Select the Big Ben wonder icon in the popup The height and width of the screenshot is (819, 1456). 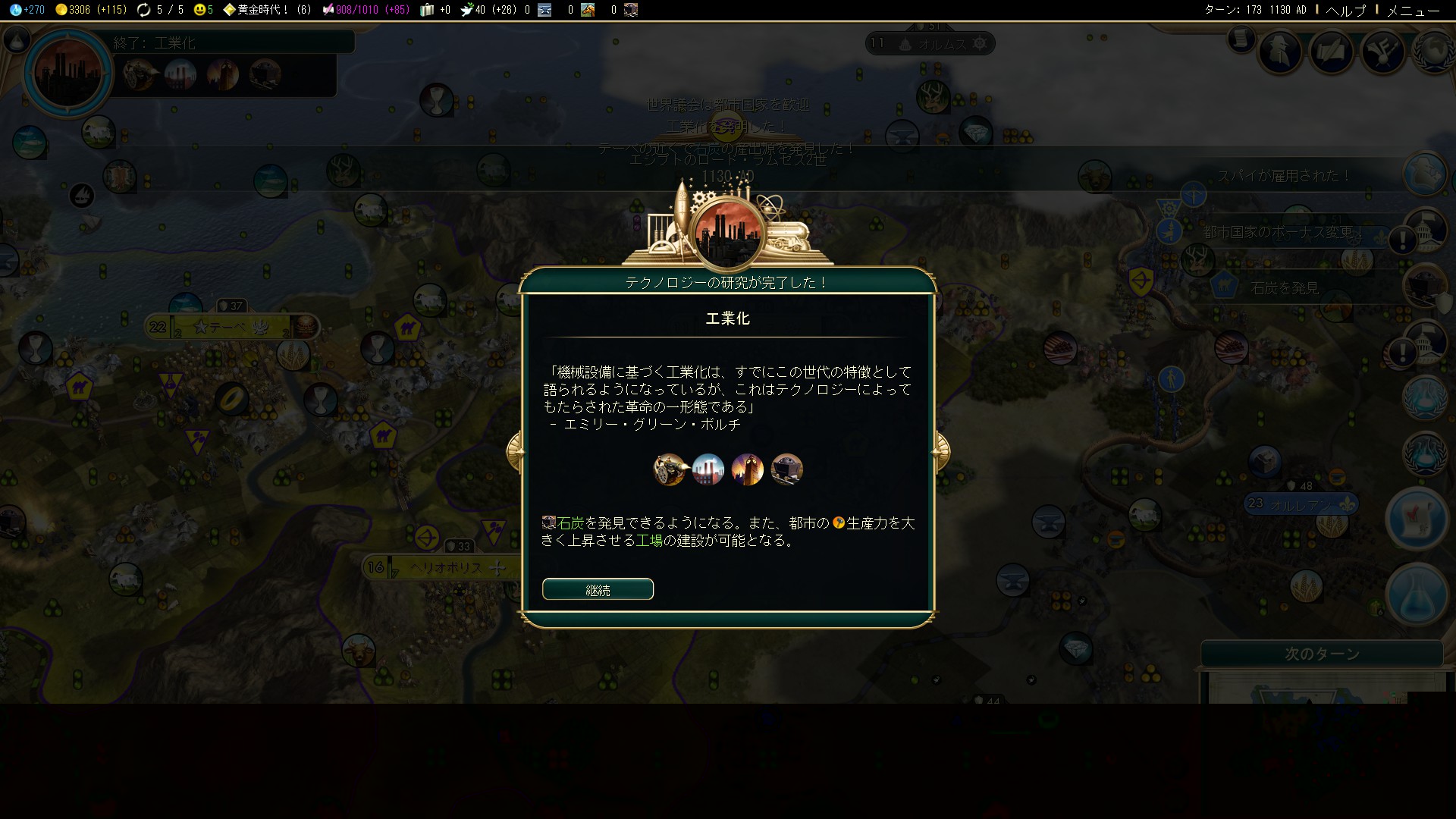pos(748,469)
